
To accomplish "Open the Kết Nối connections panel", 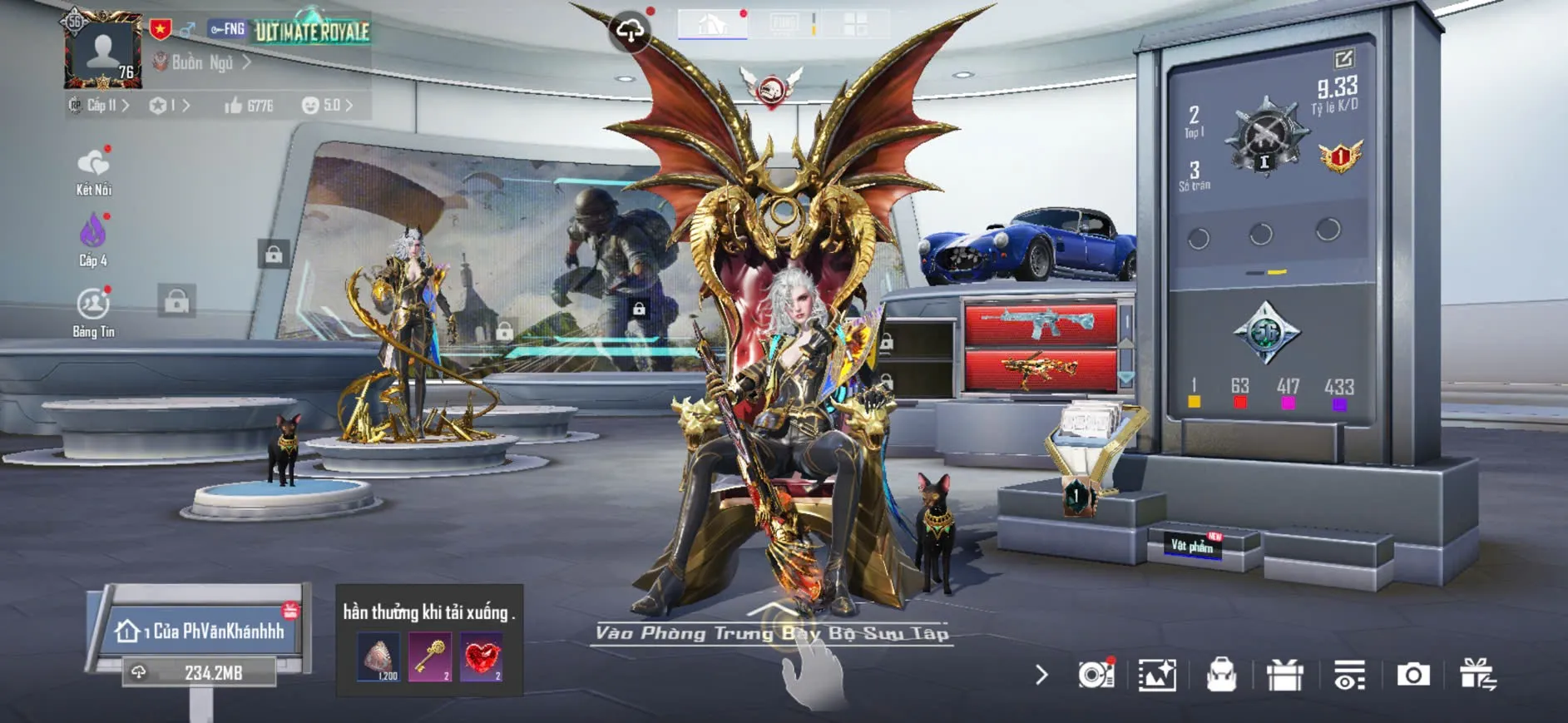I will click(93, 171).
